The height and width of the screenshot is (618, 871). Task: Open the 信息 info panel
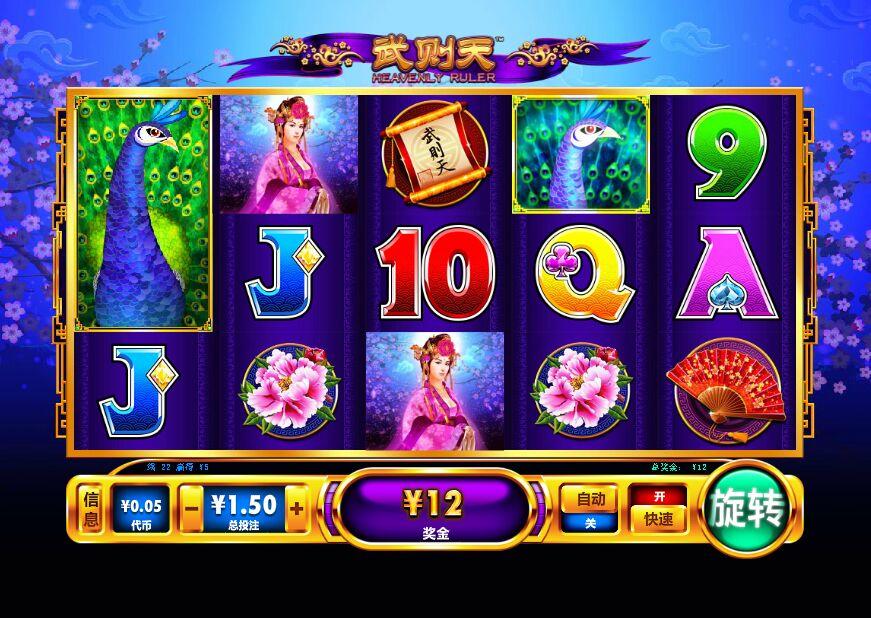(91, 509)
